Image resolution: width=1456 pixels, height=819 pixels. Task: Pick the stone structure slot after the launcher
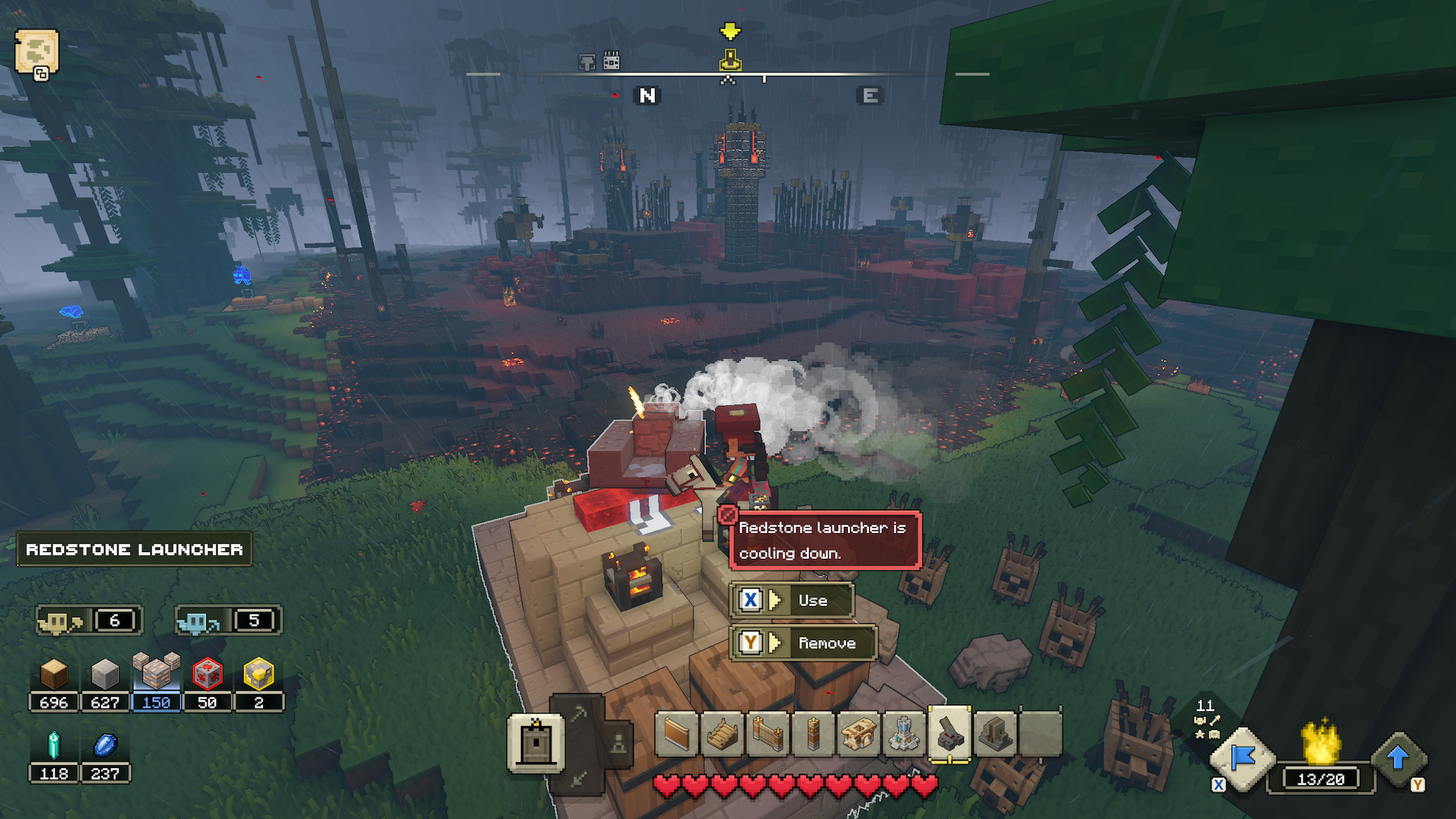[995, 733]
